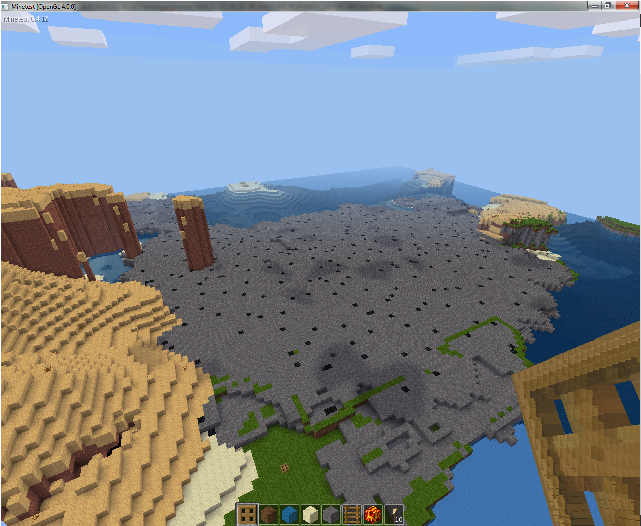Choose the lava block slot
The width and height of the screenshot is (641, 526).
pyautogui.click(x=373, y=515)
